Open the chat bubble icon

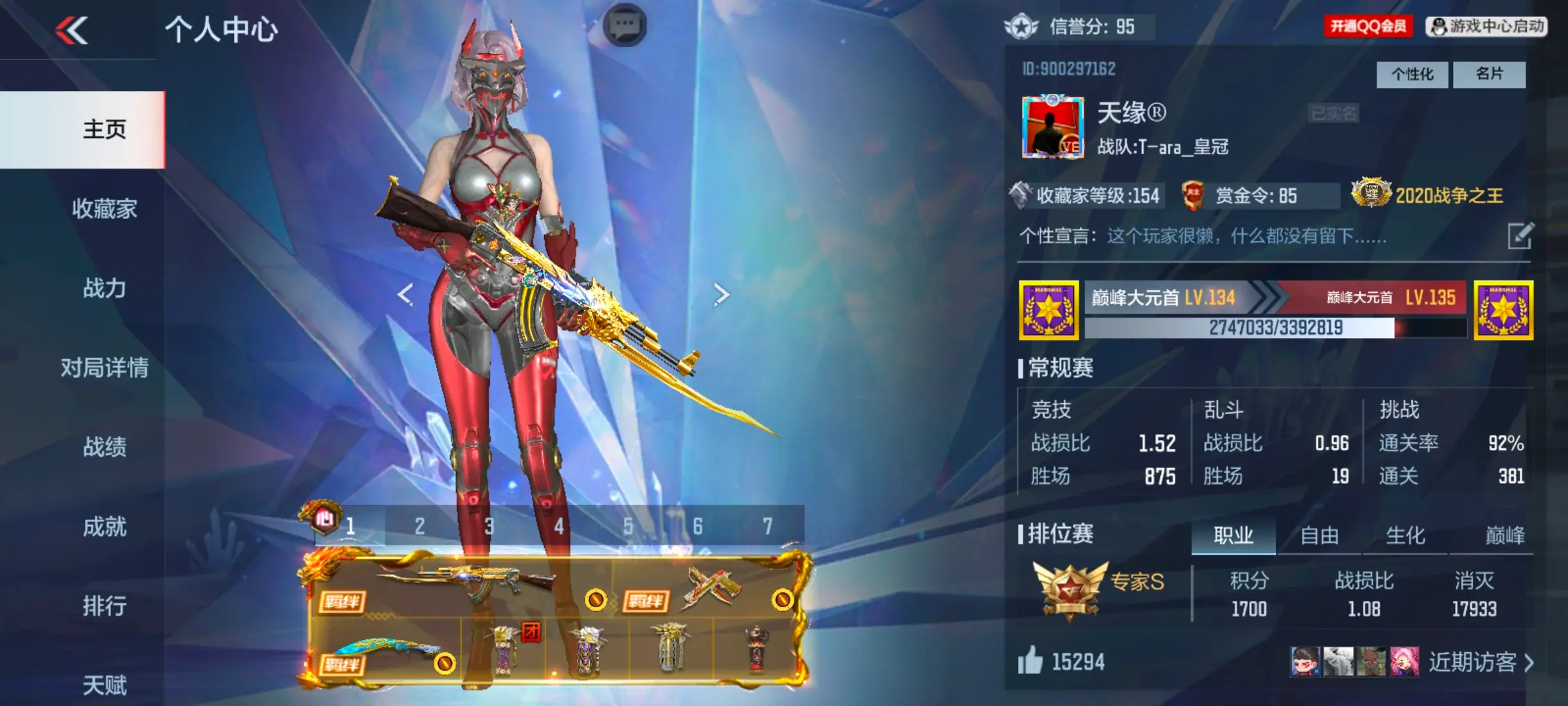625,26
